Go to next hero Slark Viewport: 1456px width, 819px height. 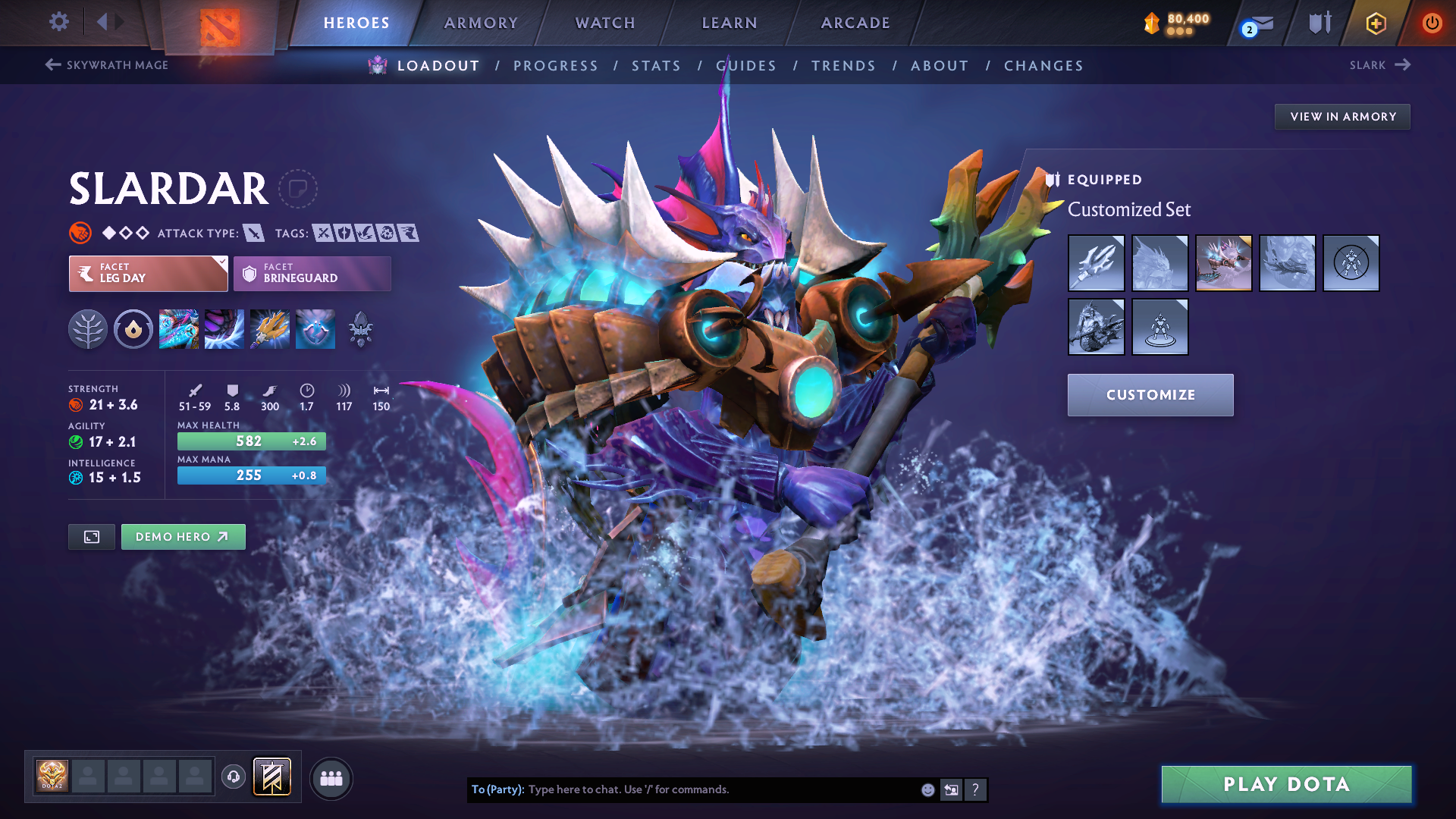coord(1379,65)
